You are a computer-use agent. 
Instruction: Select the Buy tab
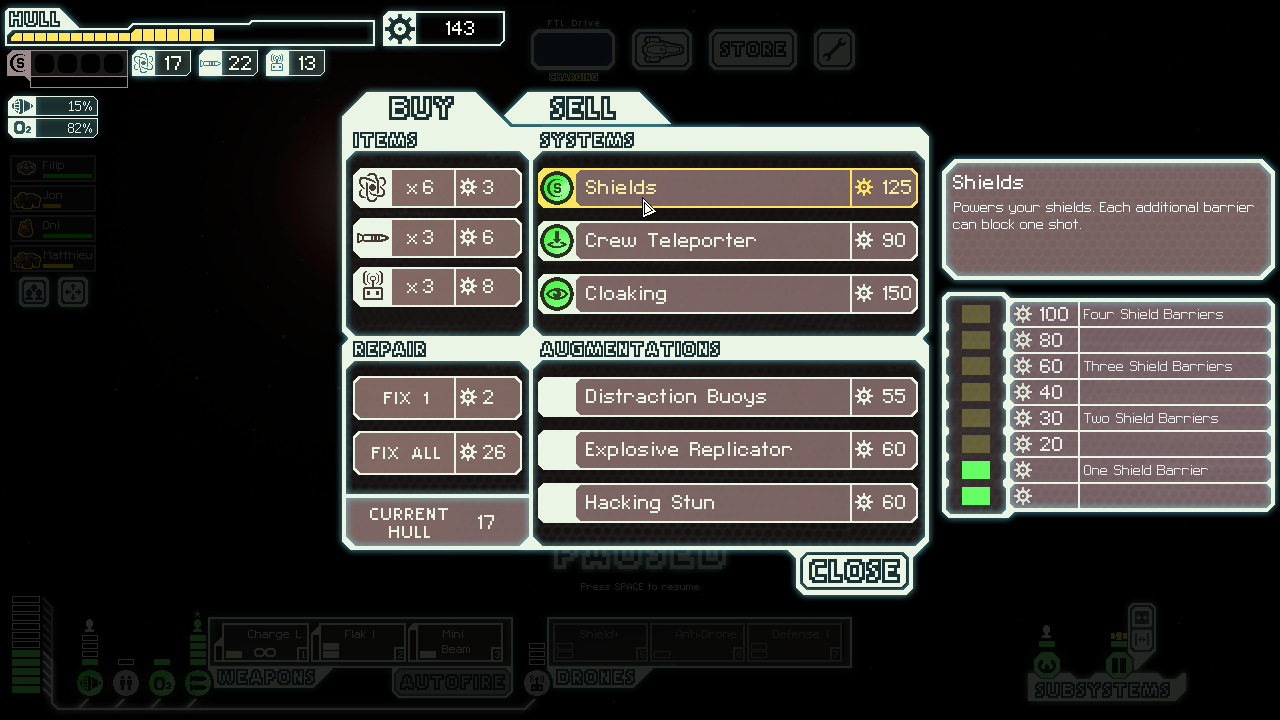(421, 108)
